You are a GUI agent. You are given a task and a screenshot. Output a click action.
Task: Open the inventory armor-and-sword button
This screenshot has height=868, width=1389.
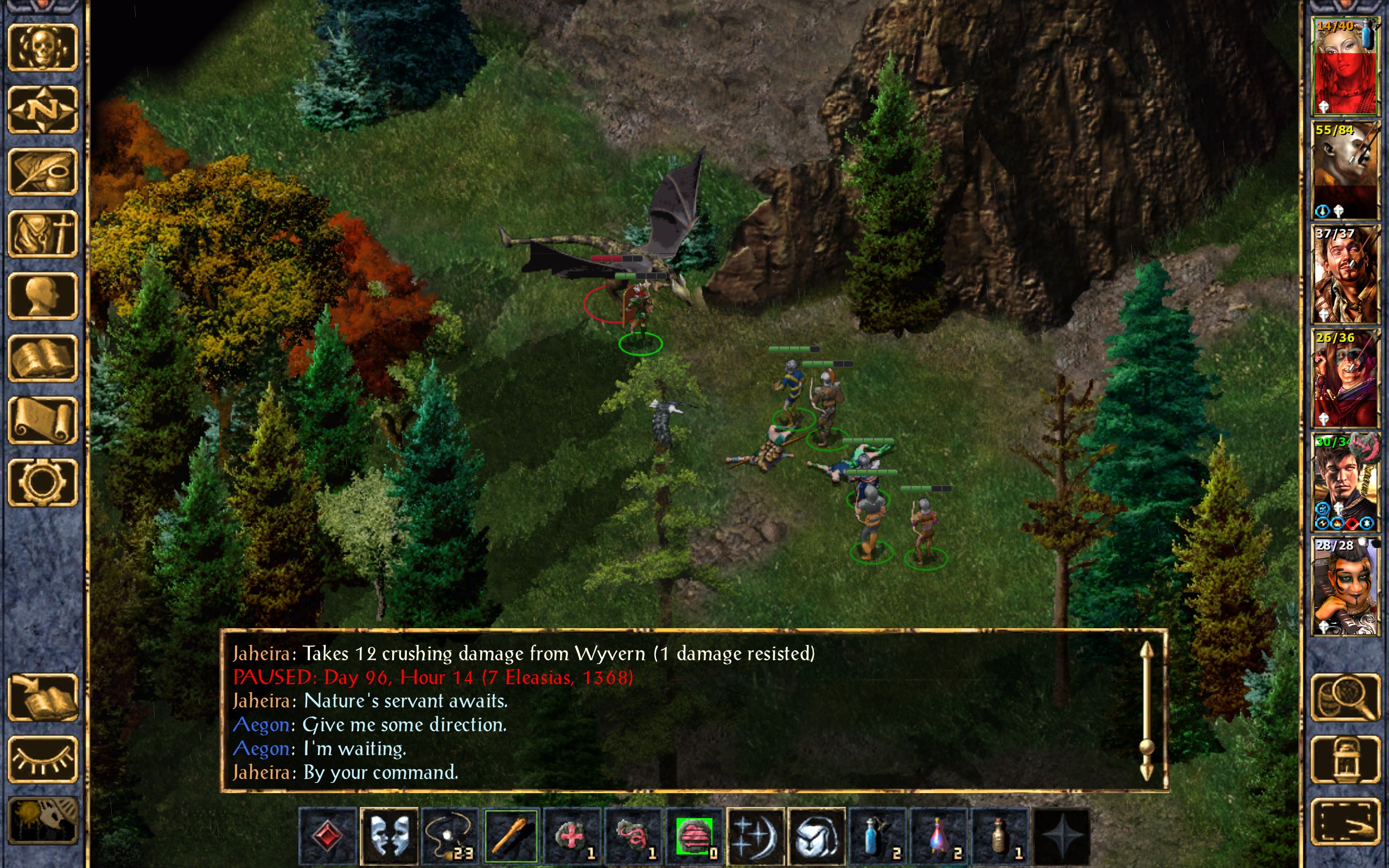(43, 234)
